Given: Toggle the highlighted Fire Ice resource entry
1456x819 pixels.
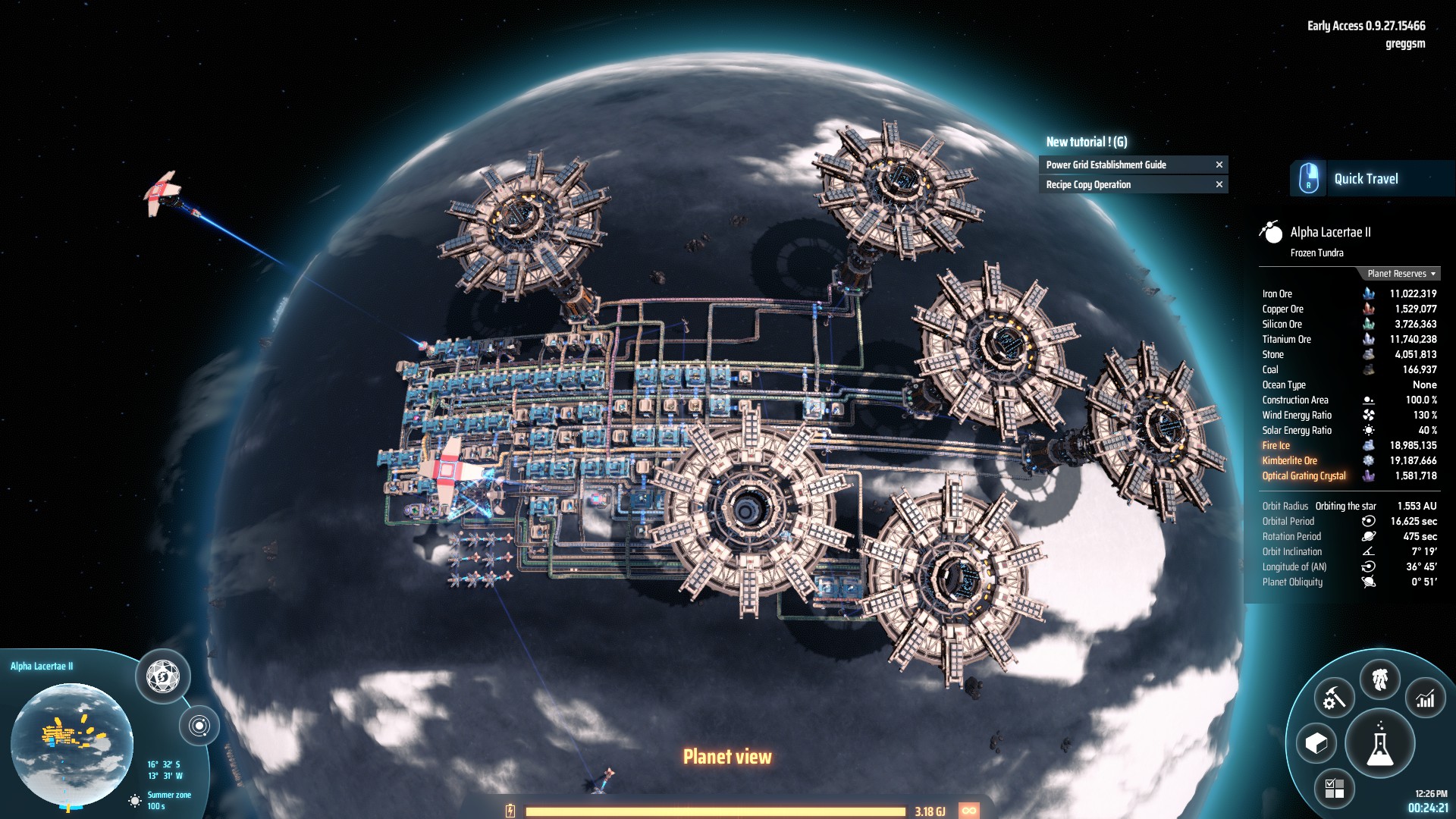Looking at the screenshot, I should click(1276, 445).
